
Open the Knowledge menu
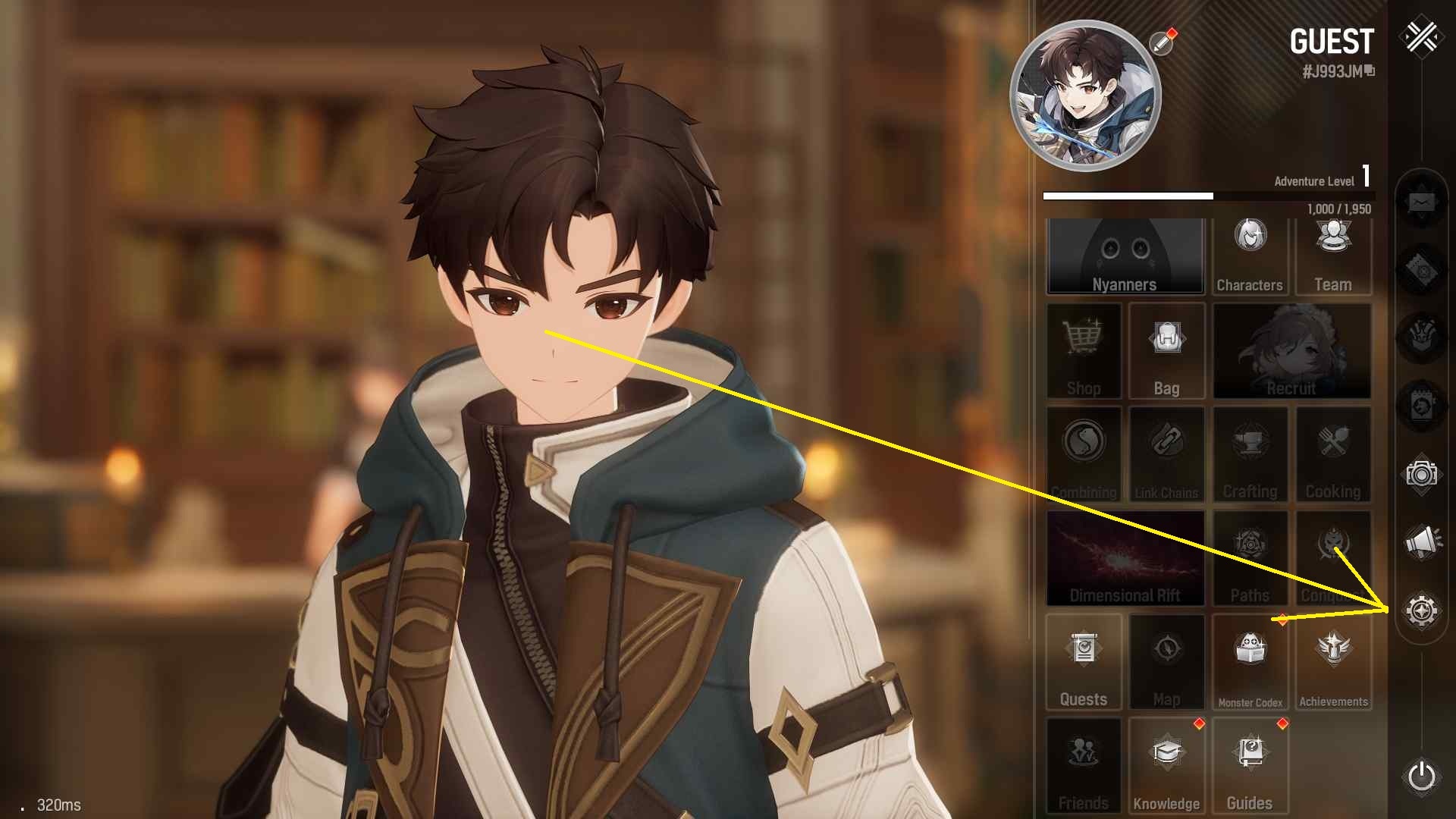click(x=1166, y=766)
